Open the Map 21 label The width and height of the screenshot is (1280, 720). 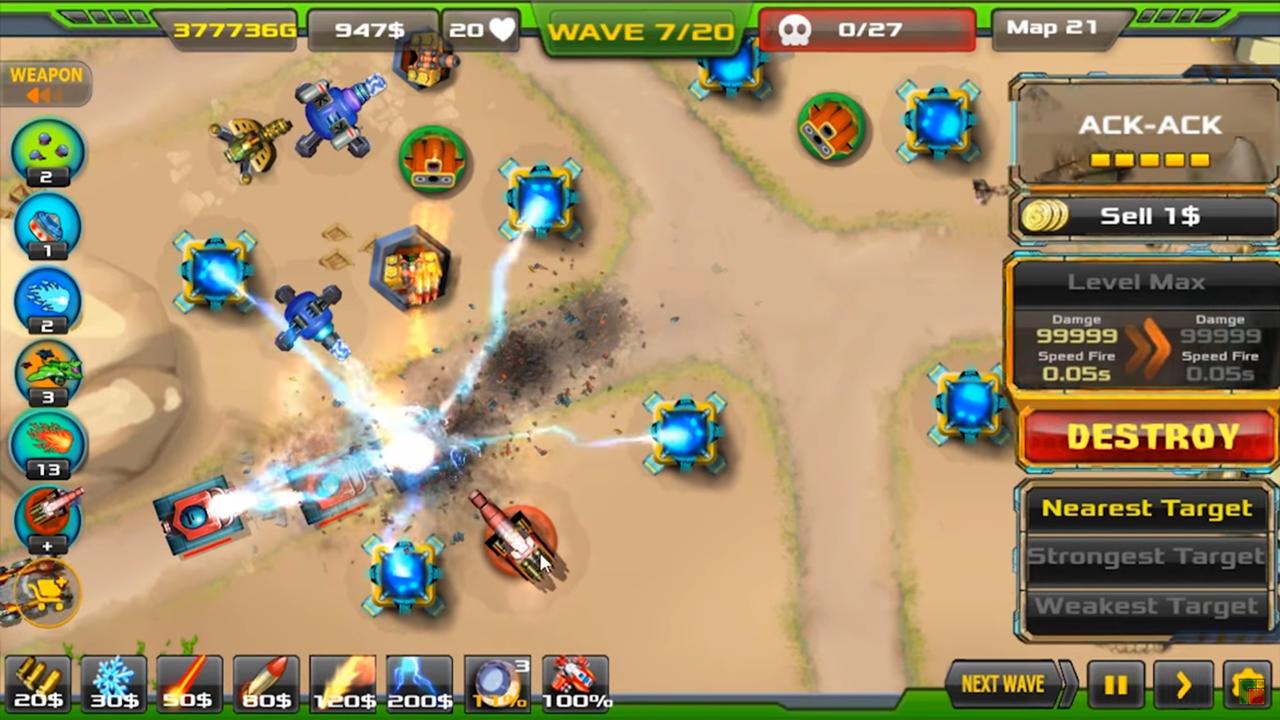pyautogui.click(x=1050, y=28)
